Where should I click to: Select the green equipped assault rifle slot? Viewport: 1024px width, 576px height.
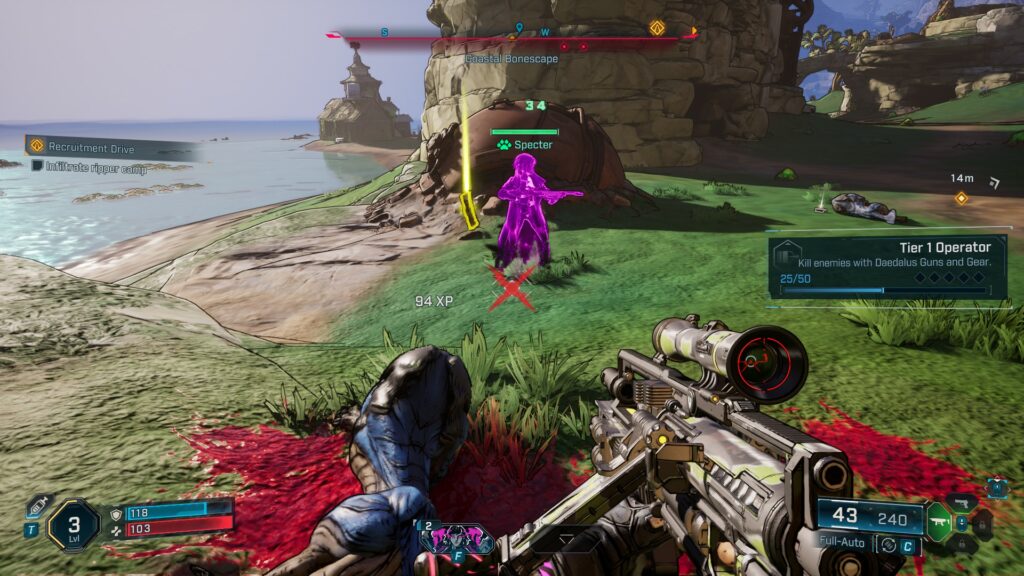click(x=938, y=521)
